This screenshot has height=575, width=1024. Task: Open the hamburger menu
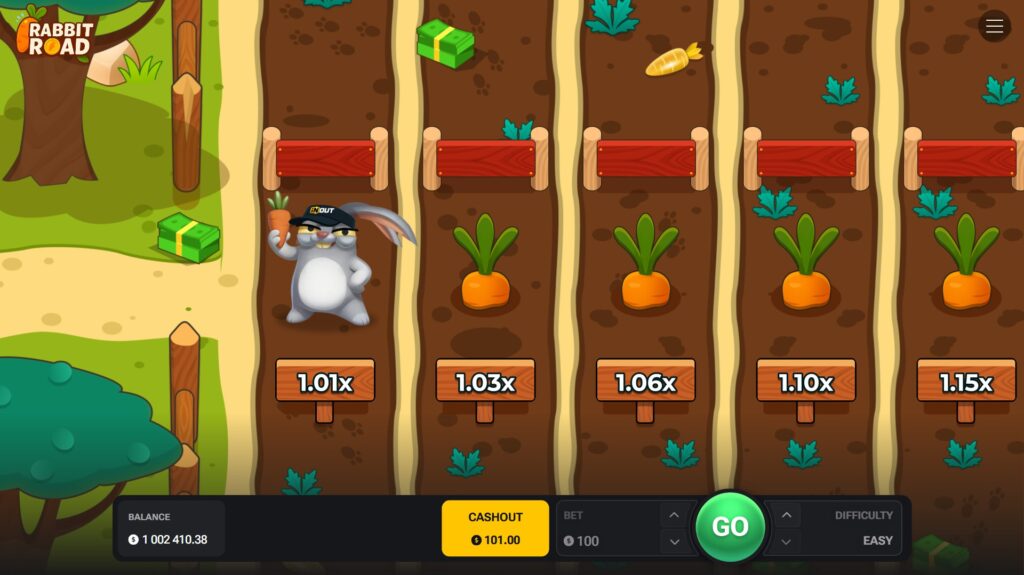[x=994, y=27]
